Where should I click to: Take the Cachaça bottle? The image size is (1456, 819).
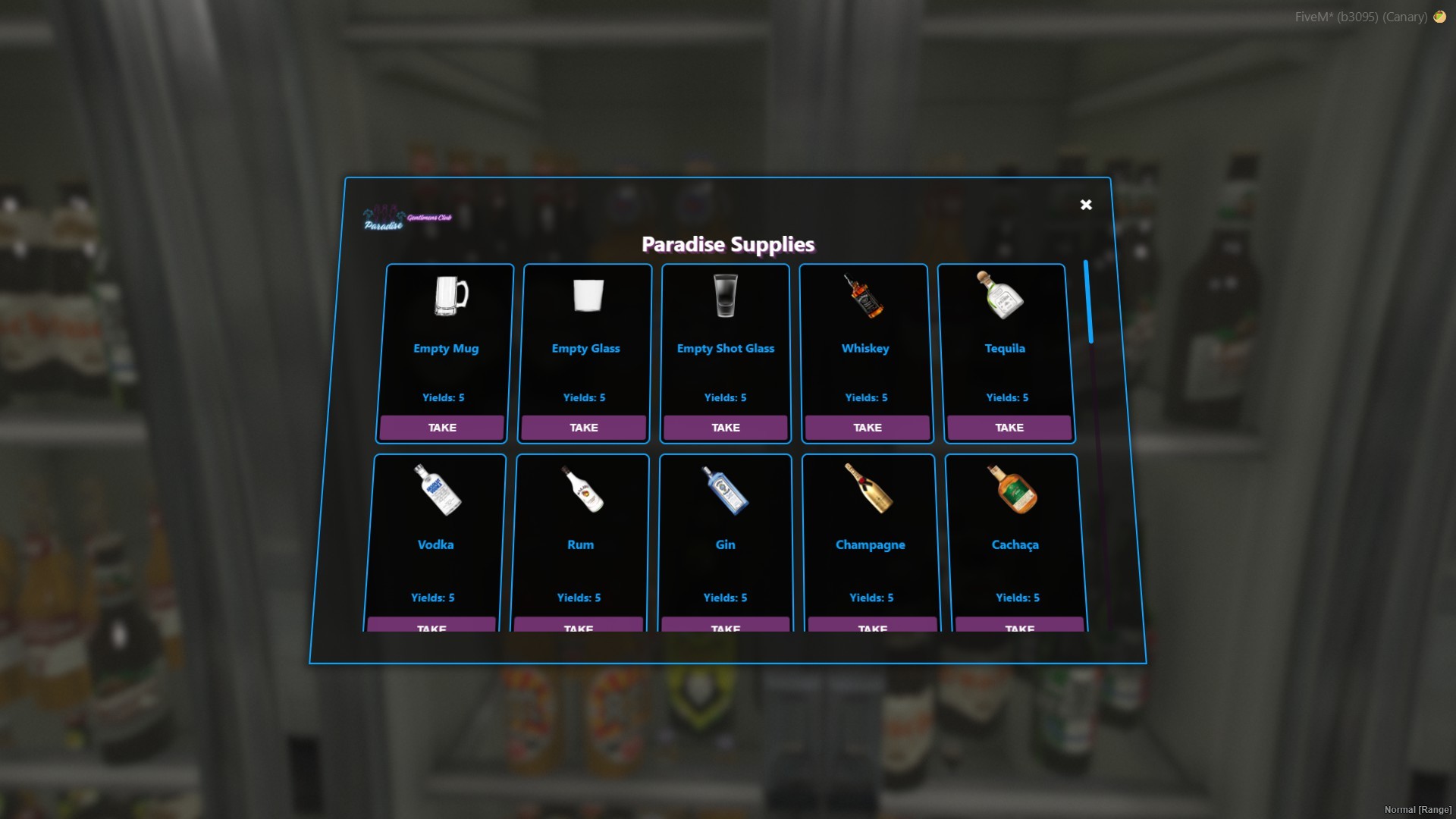pos(1019,626)
